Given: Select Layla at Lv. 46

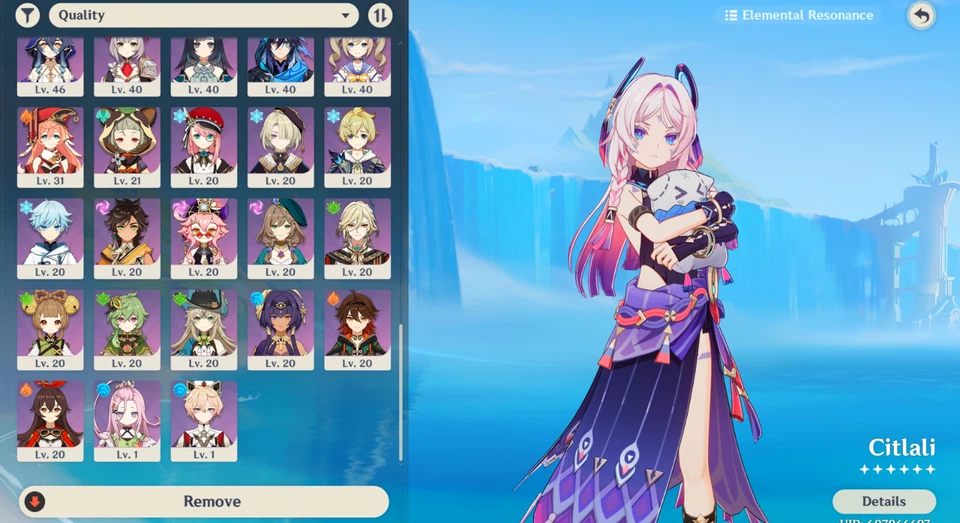Looking at the screenshot, I should click(50, 65).
